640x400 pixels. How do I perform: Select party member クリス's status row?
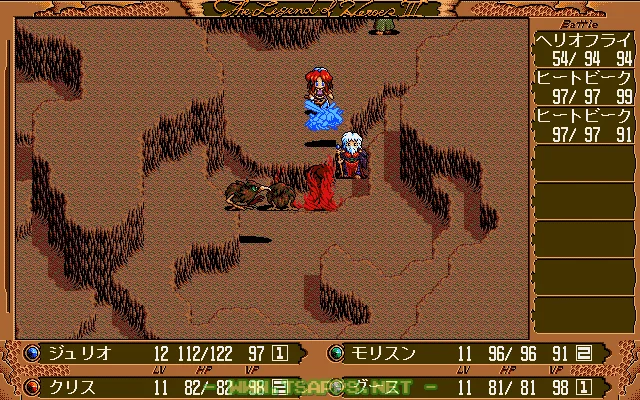point(160,385)
